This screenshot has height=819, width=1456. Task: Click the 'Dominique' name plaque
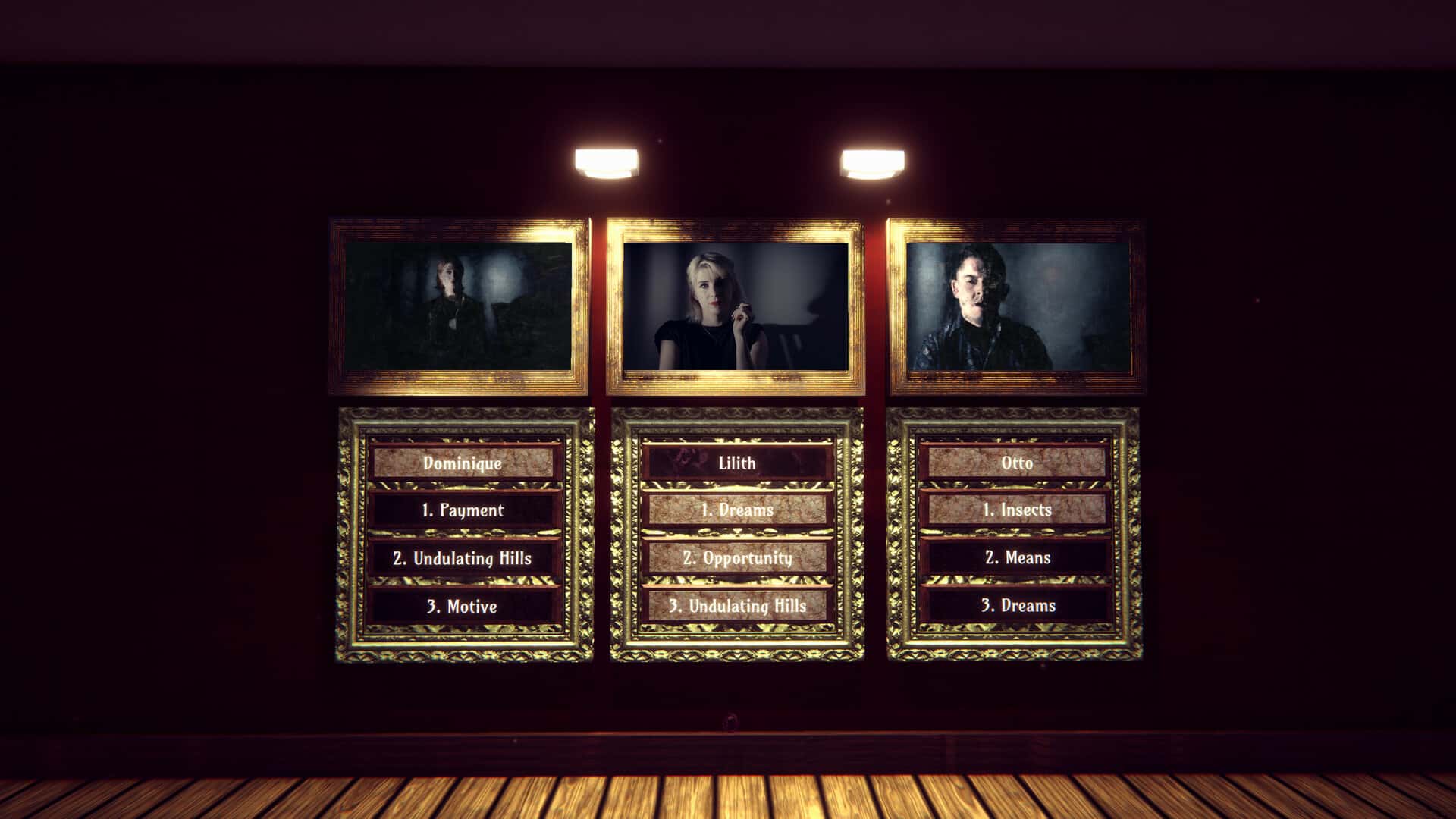(464, 463)
